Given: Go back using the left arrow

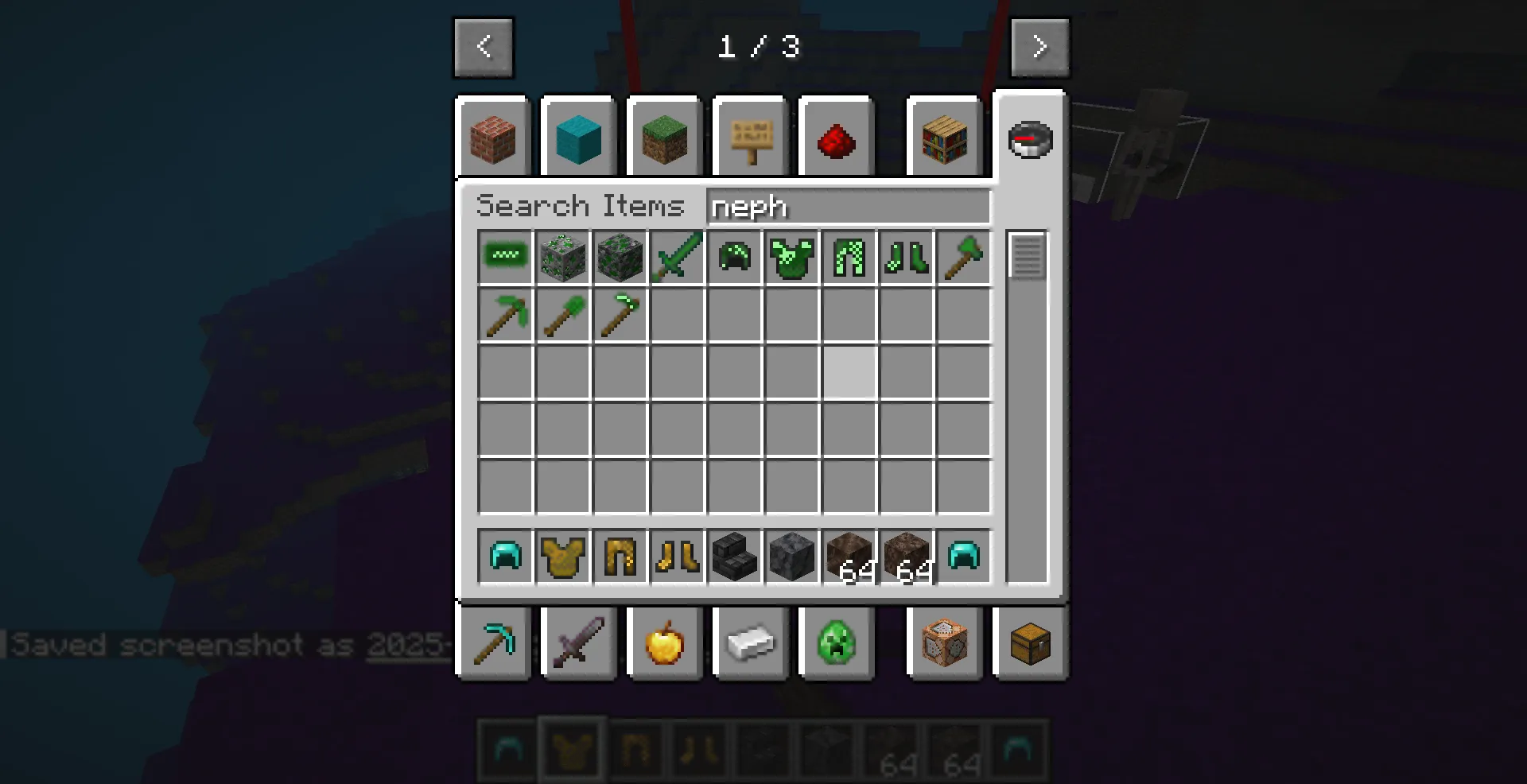Looking at the screenshot, I should point(484,47).
